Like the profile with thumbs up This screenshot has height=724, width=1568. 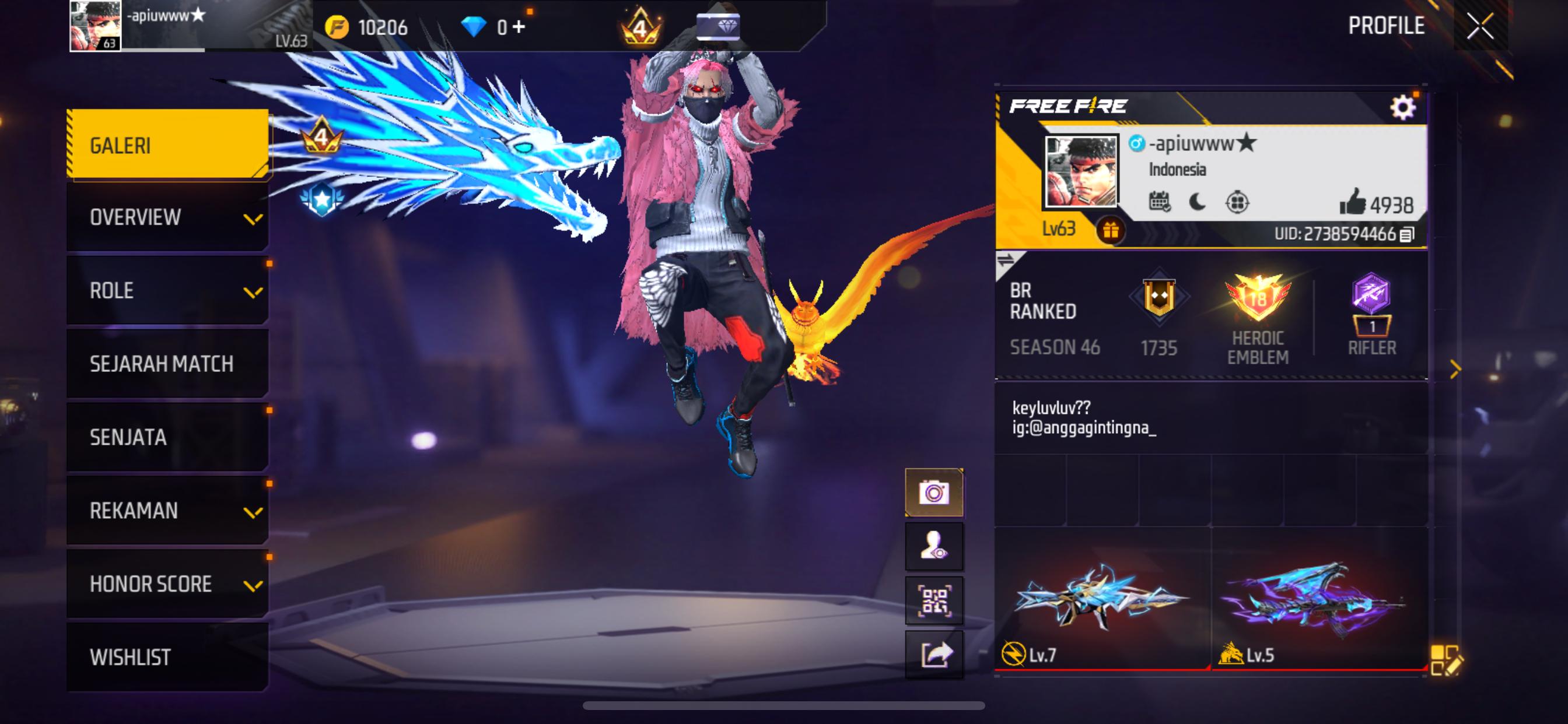[1352, 203]
